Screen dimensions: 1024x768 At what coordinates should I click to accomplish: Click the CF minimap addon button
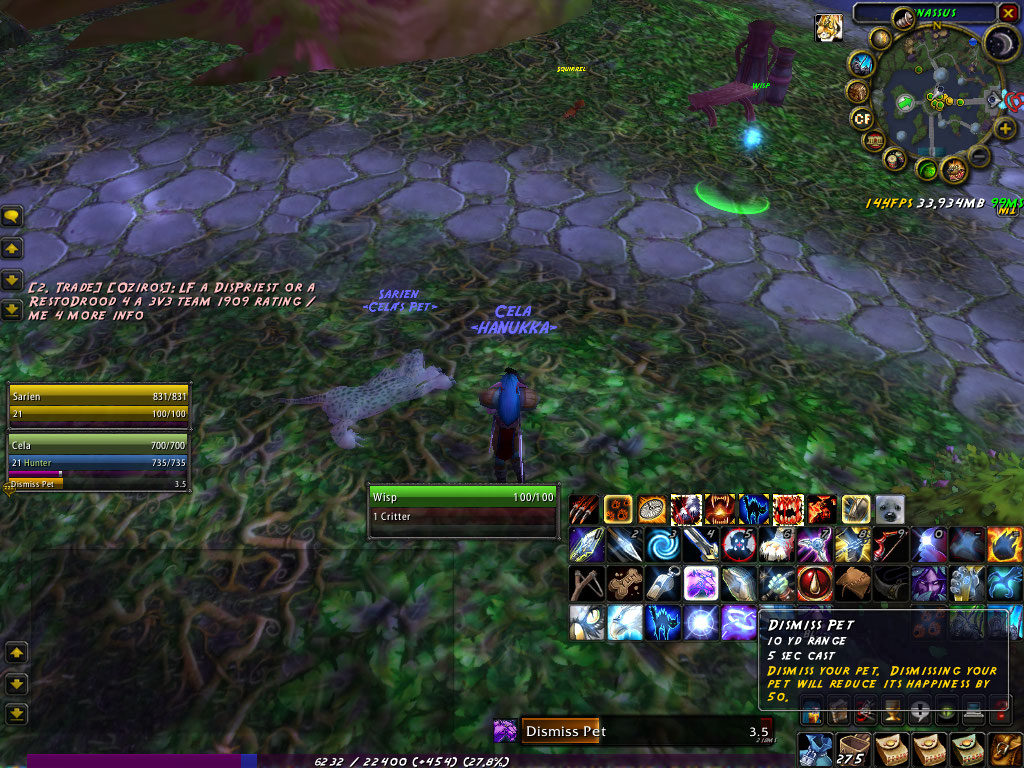click(x=861, y=119)
